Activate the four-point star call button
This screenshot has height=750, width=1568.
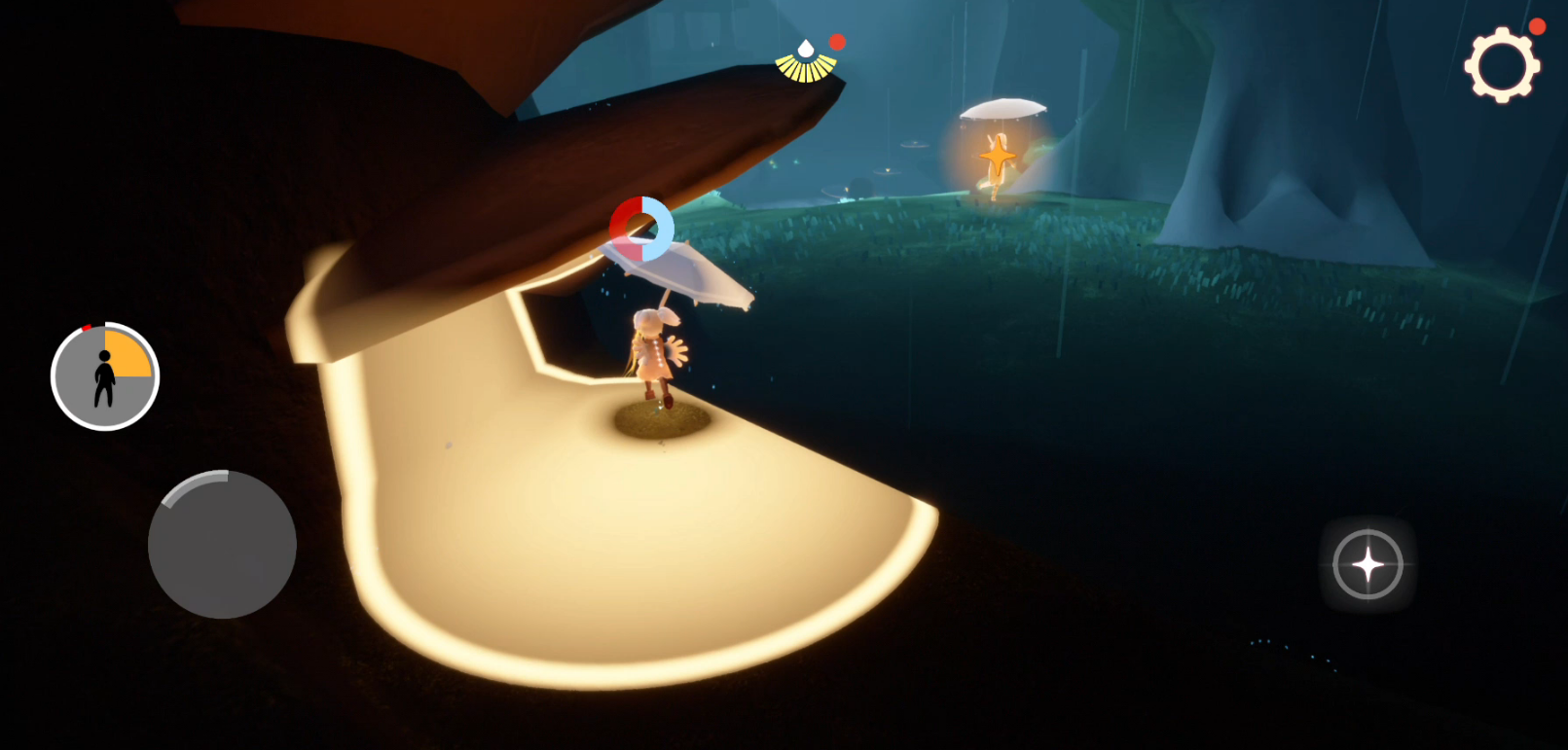coord(1367,564)
